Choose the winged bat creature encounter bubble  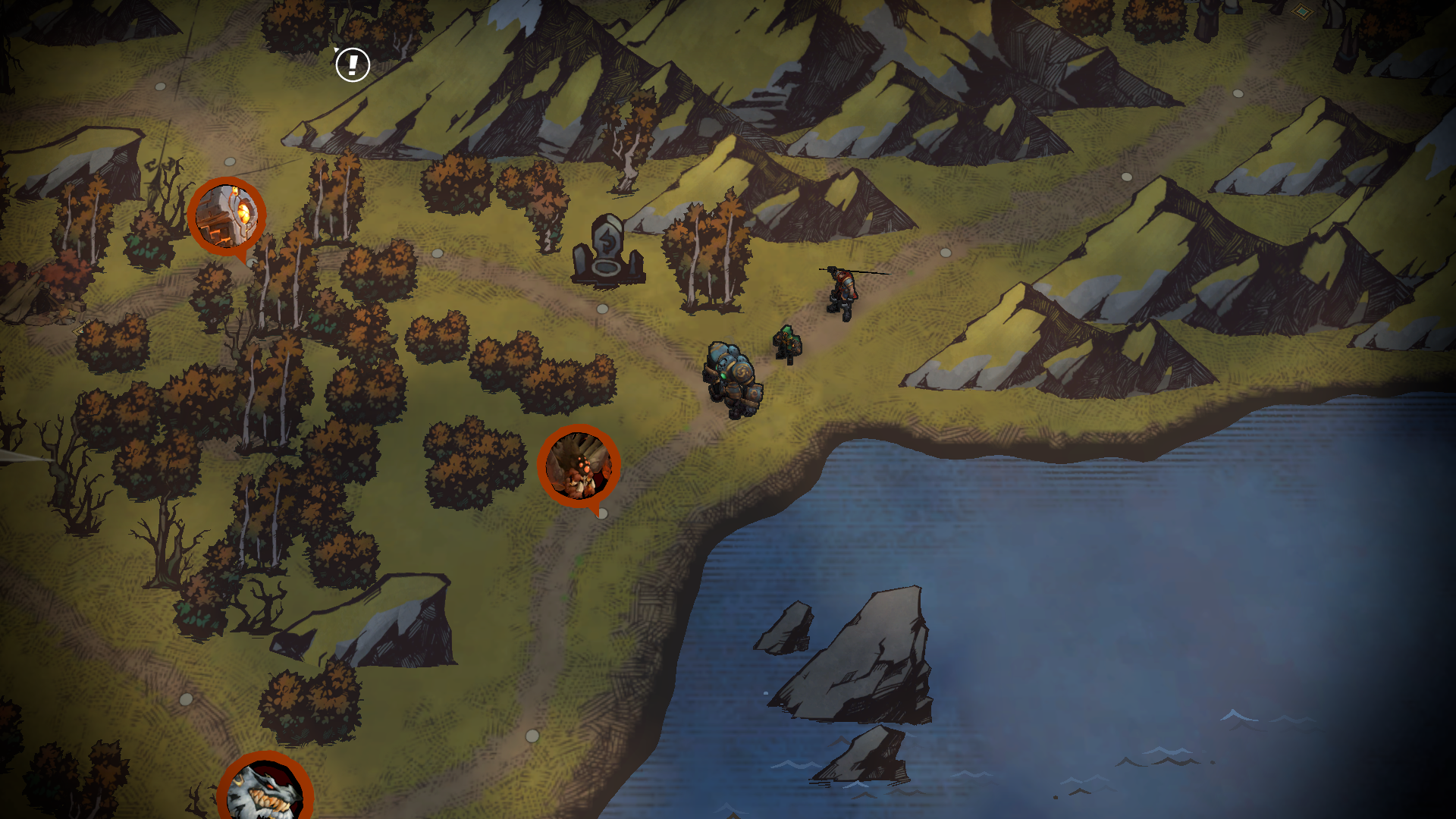579,466
